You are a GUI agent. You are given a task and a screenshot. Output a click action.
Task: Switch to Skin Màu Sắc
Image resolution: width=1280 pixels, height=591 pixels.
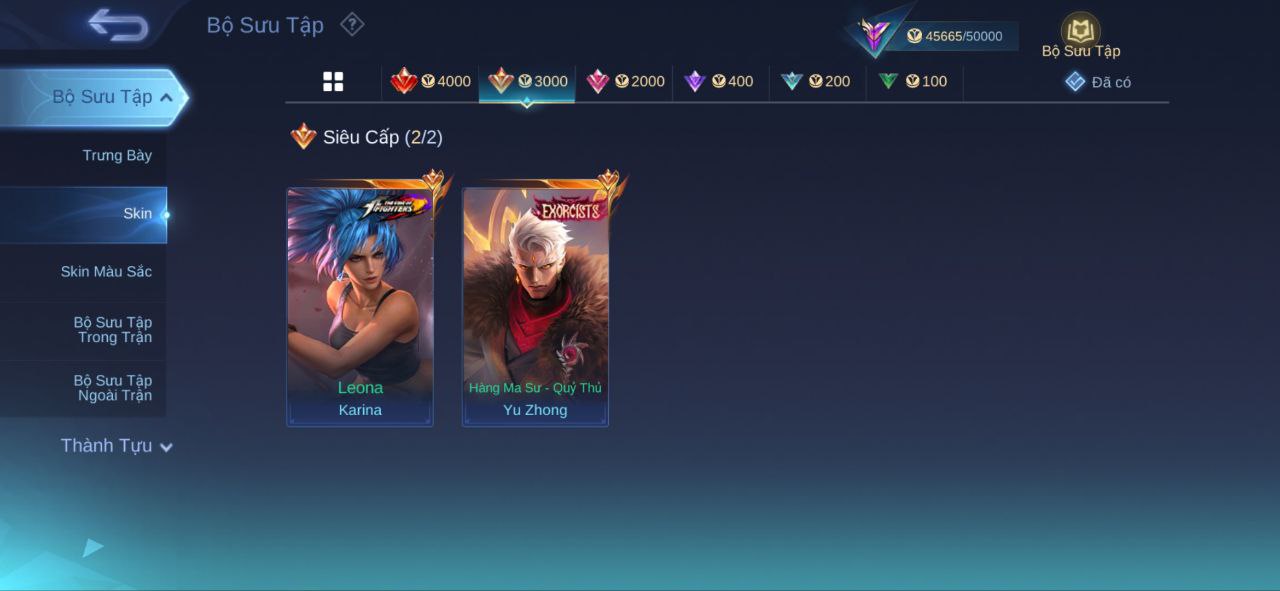click(106, 272)
